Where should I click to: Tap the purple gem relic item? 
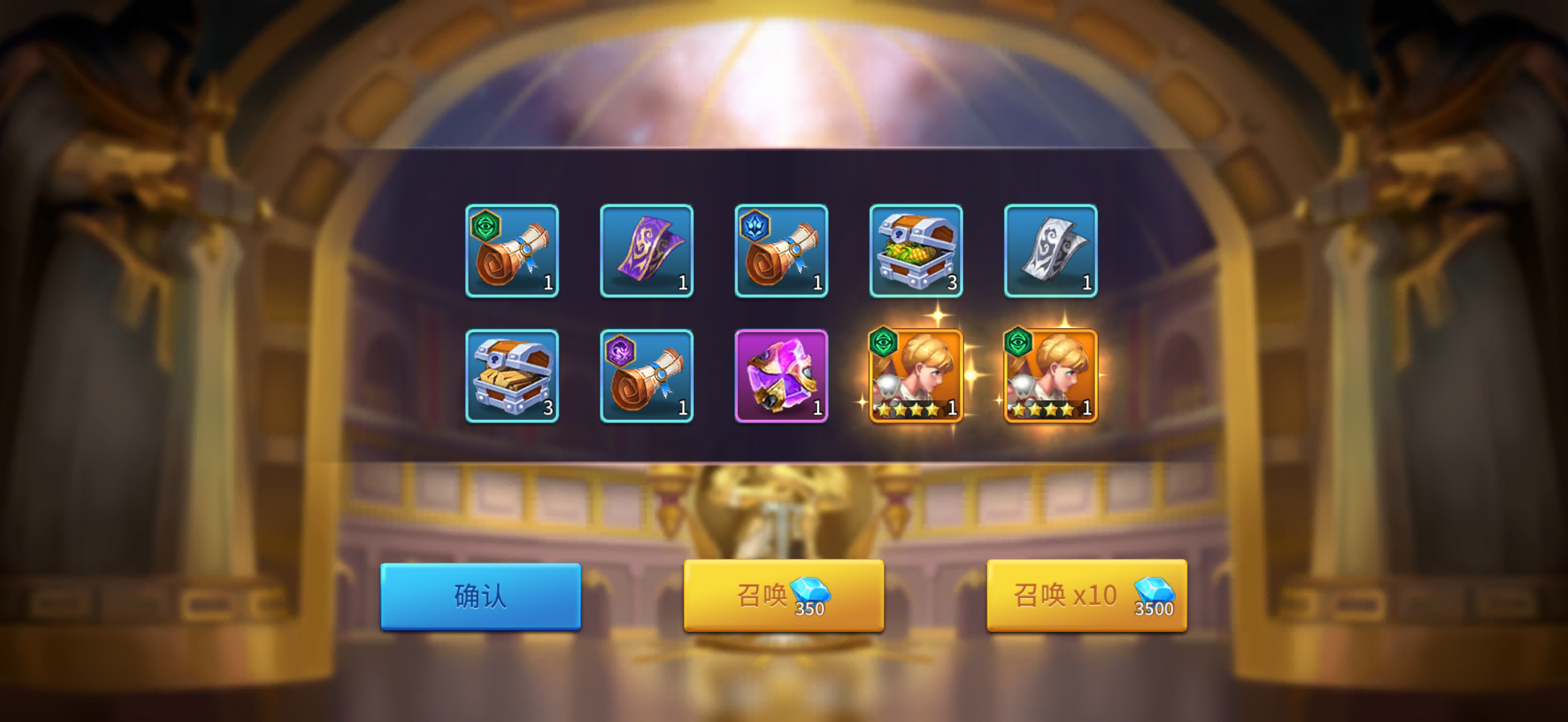tap(782, 376)
